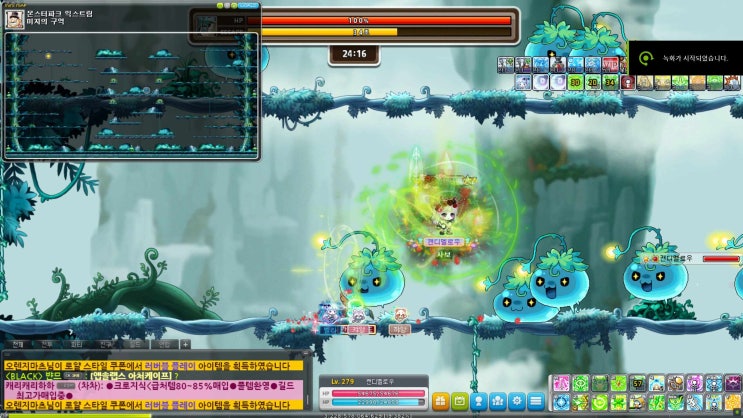
Task: Open the yellow event menu button
Action: tap(460, 401)
